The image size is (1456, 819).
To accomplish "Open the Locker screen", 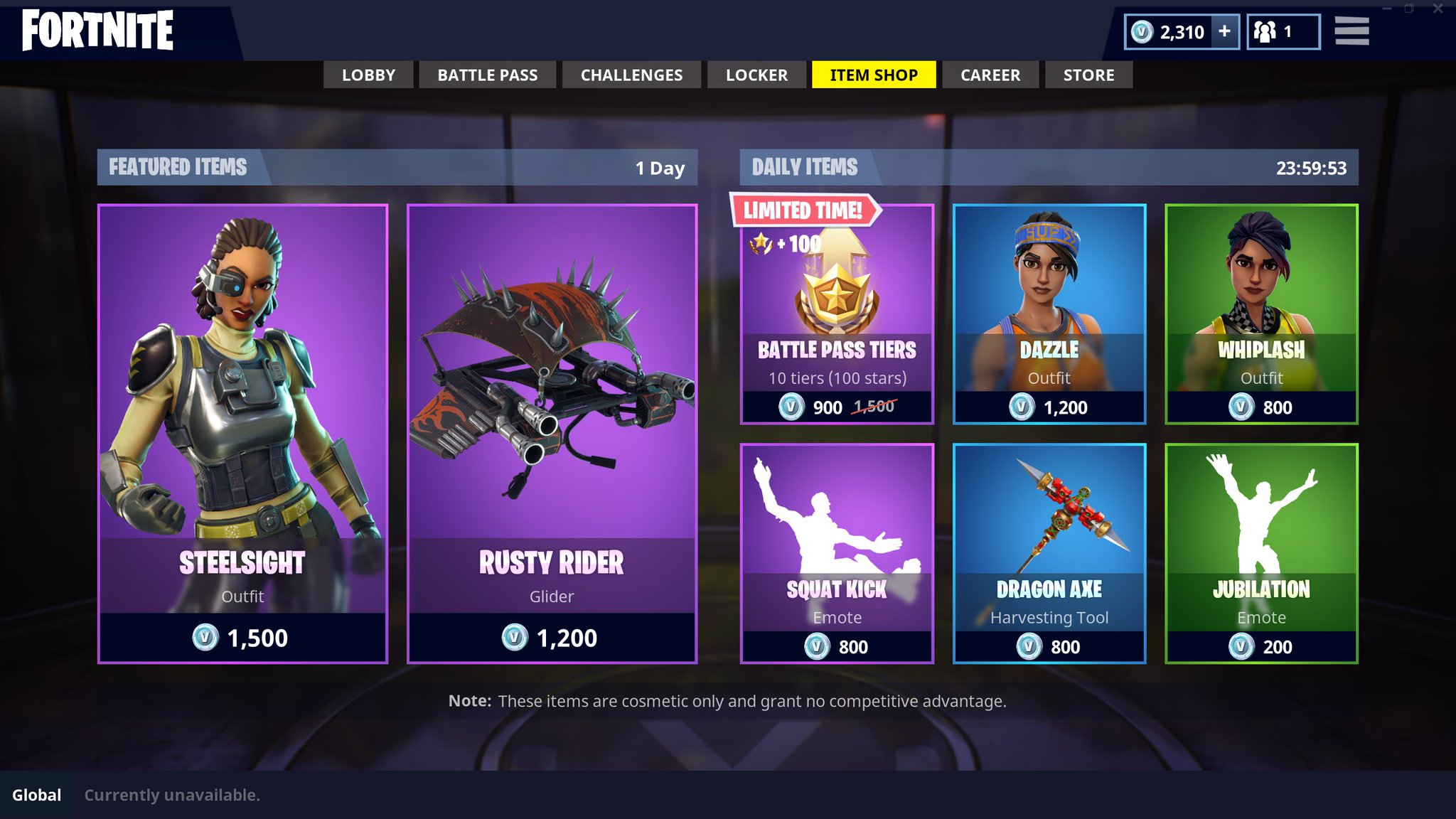I will pos(756,75).
